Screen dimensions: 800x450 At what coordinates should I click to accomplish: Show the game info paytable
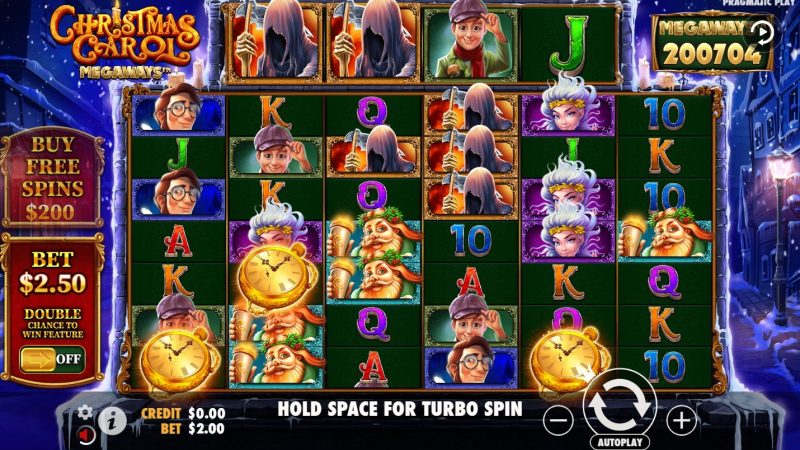(x=111, y=420)
